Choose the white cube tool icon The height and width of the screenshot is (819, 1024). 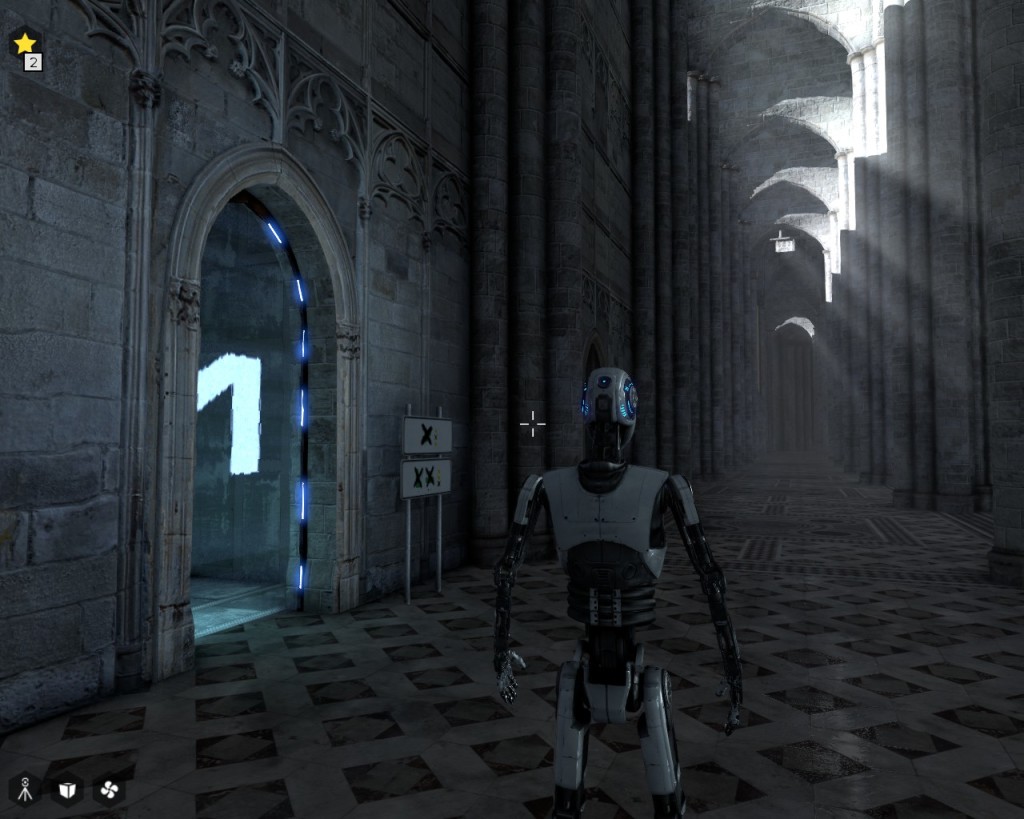click(x=67, y=790)
